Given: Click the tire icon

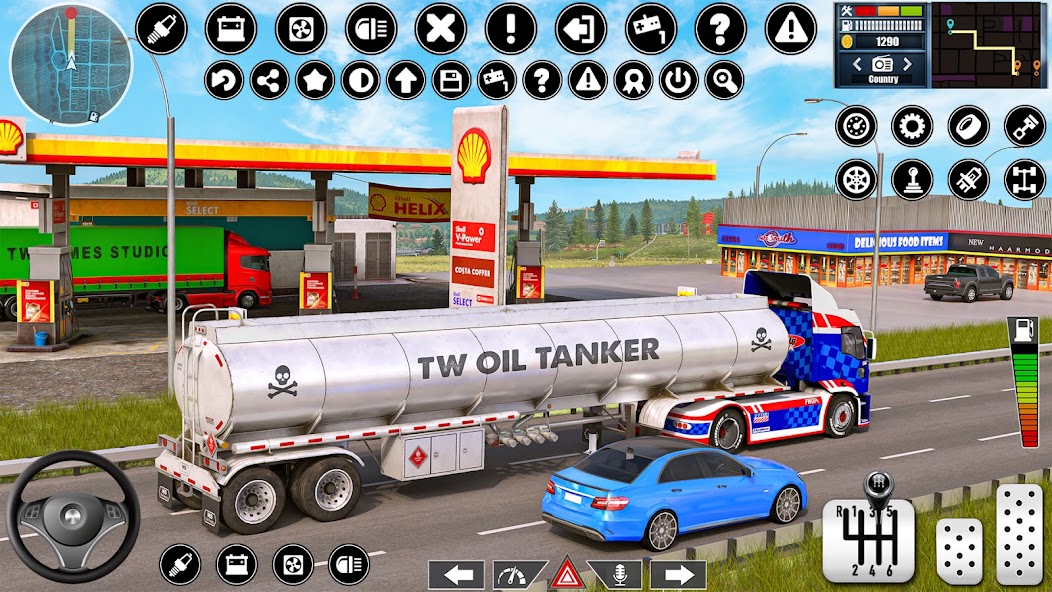Looking at the screenshot, I should pyautogui.click(x=968, y=126).
